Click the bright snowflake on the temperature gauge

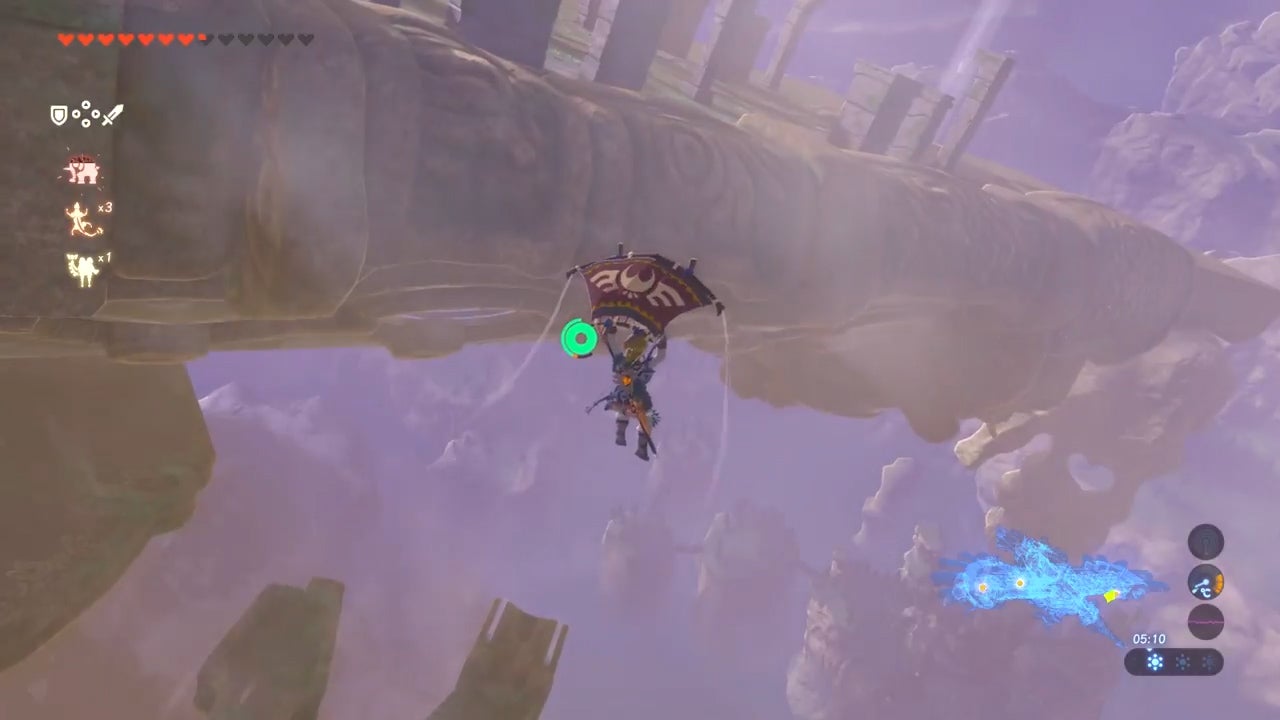point(1155,660)
